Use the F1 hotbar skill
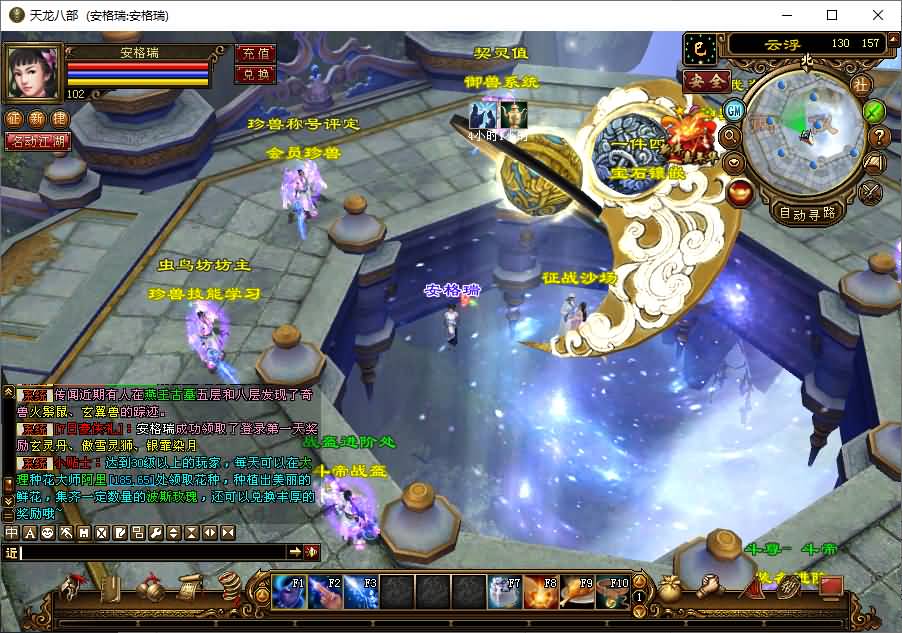 (x=289, y=592)
